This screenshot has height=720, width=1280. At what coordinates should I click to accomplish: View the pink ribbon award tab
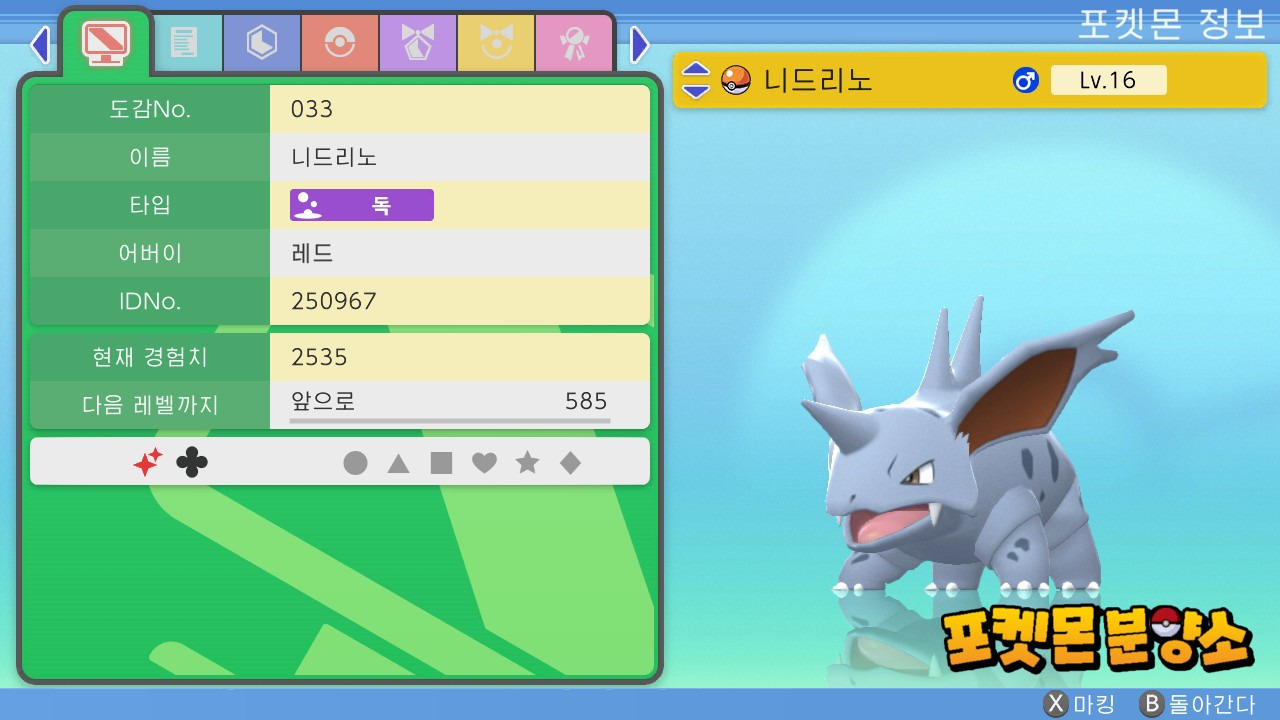(574, 42)
